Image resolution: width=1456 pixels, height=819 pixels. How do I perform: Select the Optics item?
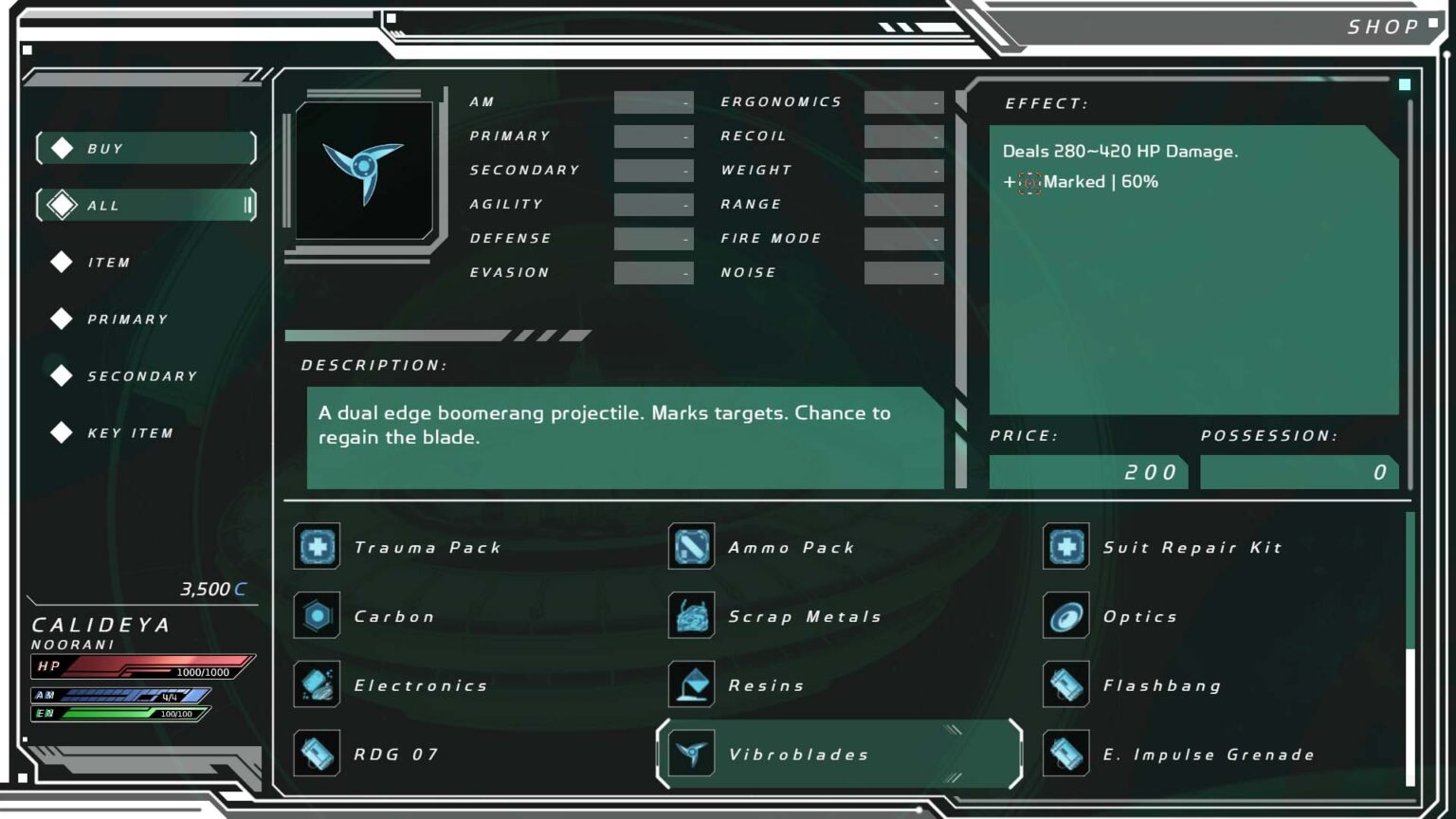[x=1139, y=617]
